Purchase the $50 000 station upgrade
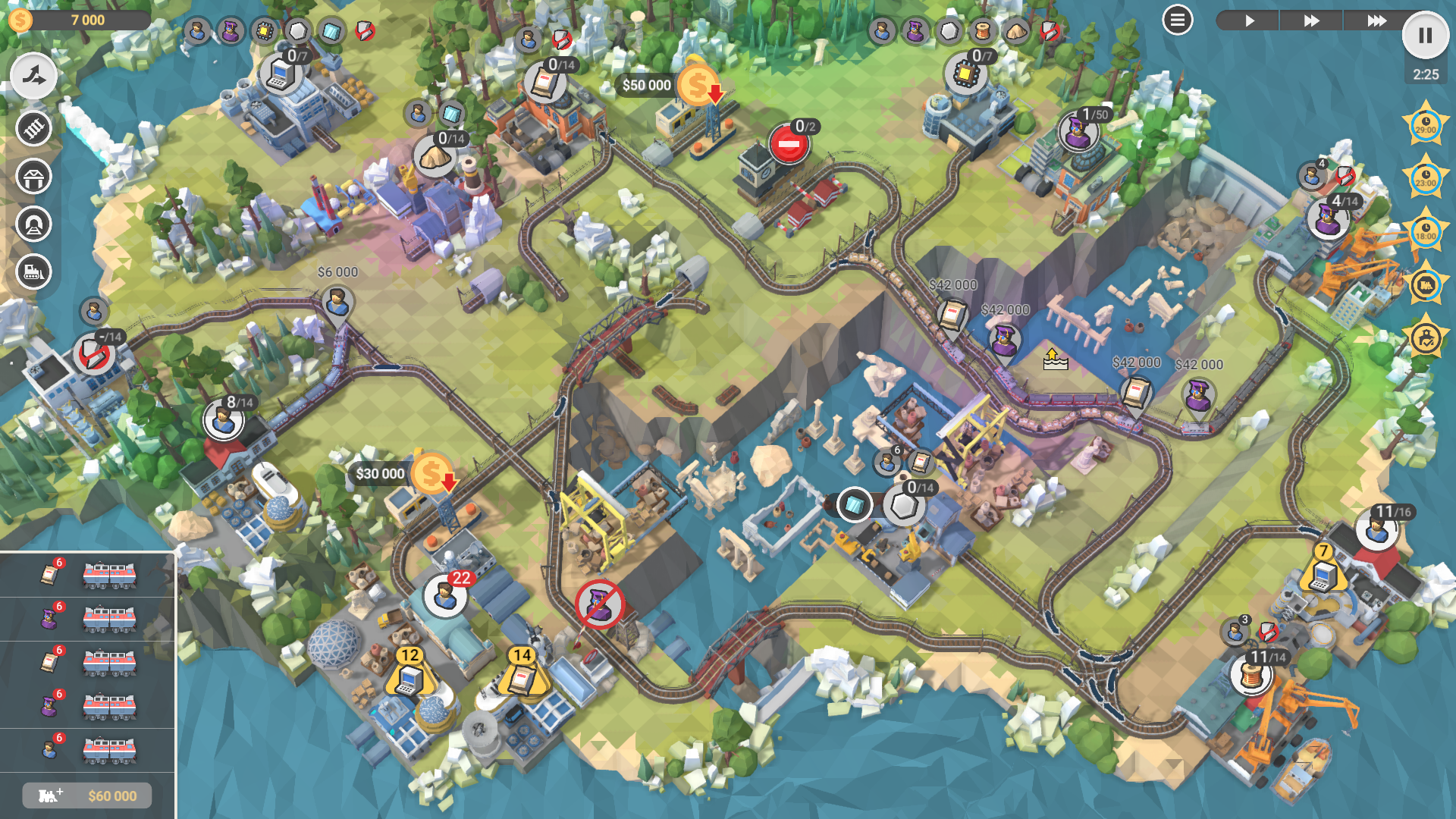The width and height of the screenshot is (1456, 819). pyautogui.click(x=696, y=85)
